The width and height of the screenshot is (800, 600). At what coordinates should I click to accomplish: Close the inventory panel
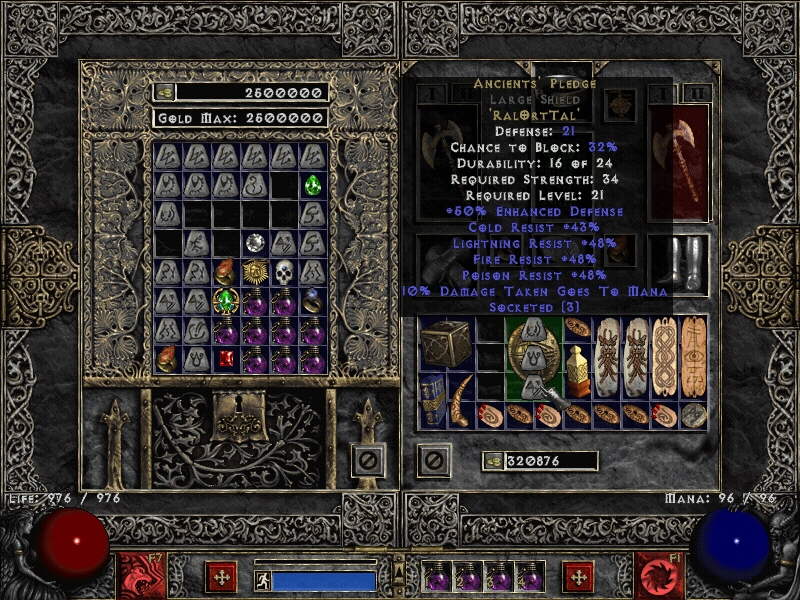(x=433, y=461)
